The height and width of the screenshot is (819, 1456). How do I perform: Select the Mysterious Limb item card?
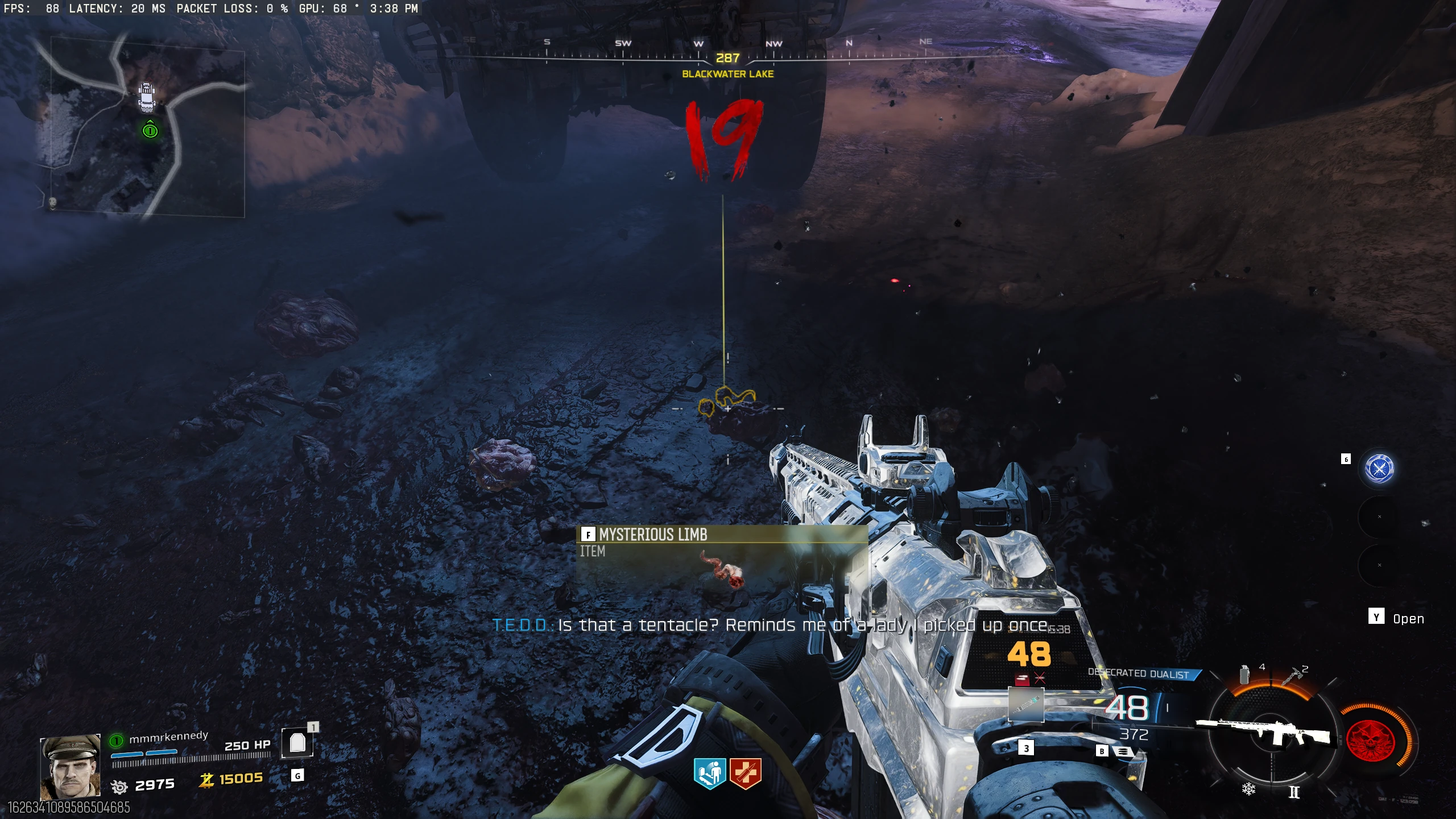point(721,559)
